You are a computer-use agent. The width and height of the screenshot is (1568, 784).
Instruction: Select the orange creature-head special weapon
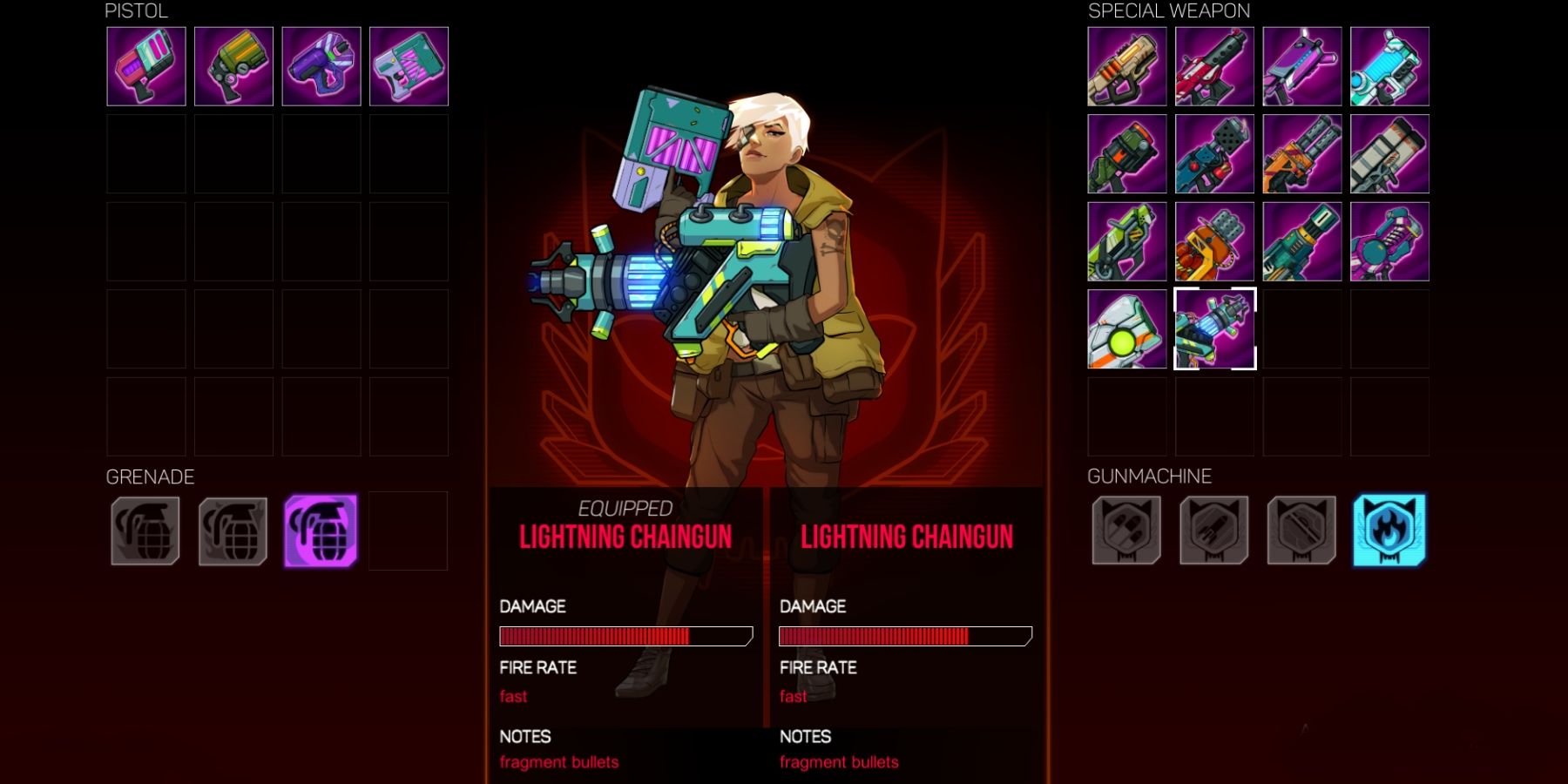(x=1215, y=240)
